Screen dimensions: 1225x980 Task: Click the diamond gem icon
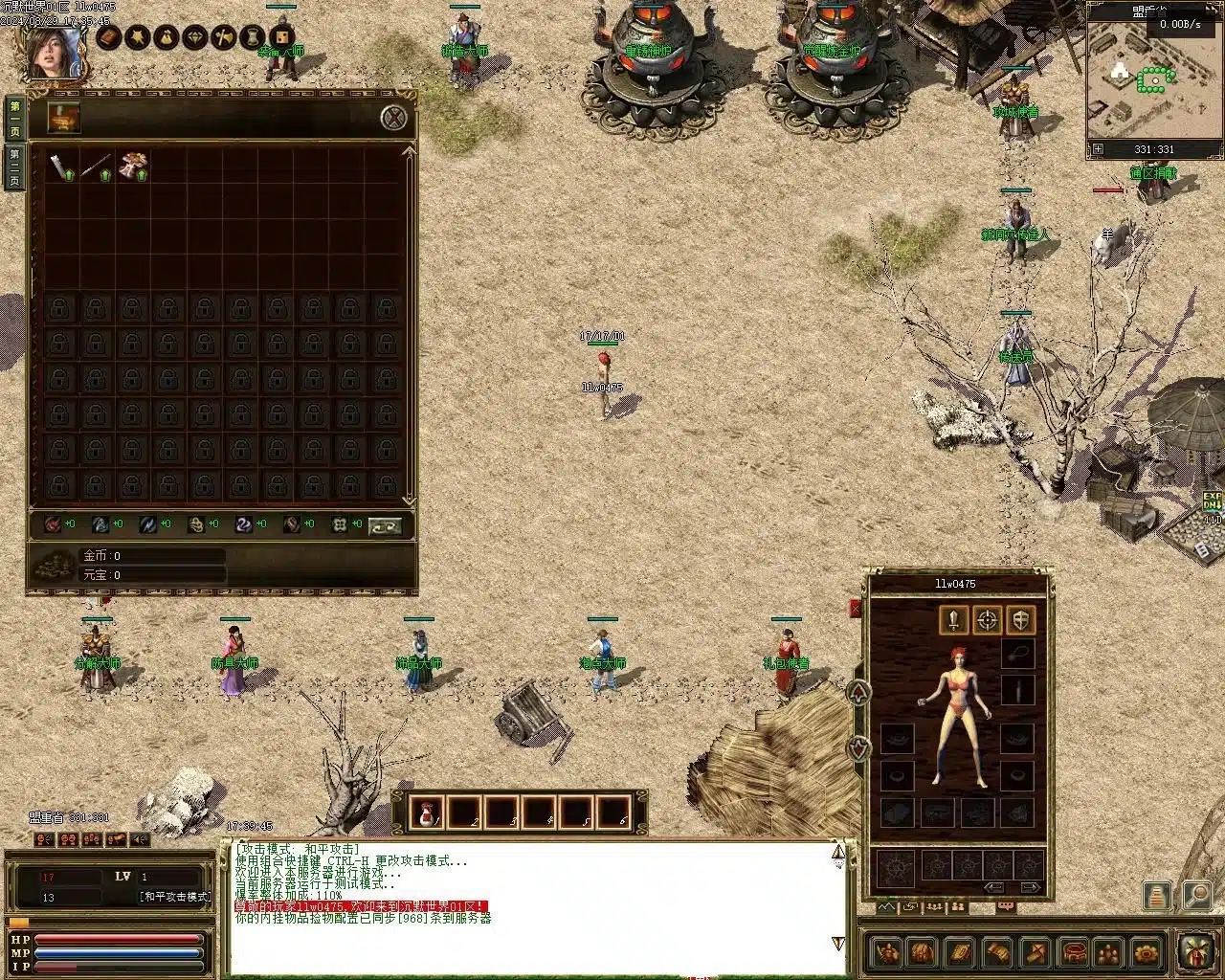tap(195, 37)
